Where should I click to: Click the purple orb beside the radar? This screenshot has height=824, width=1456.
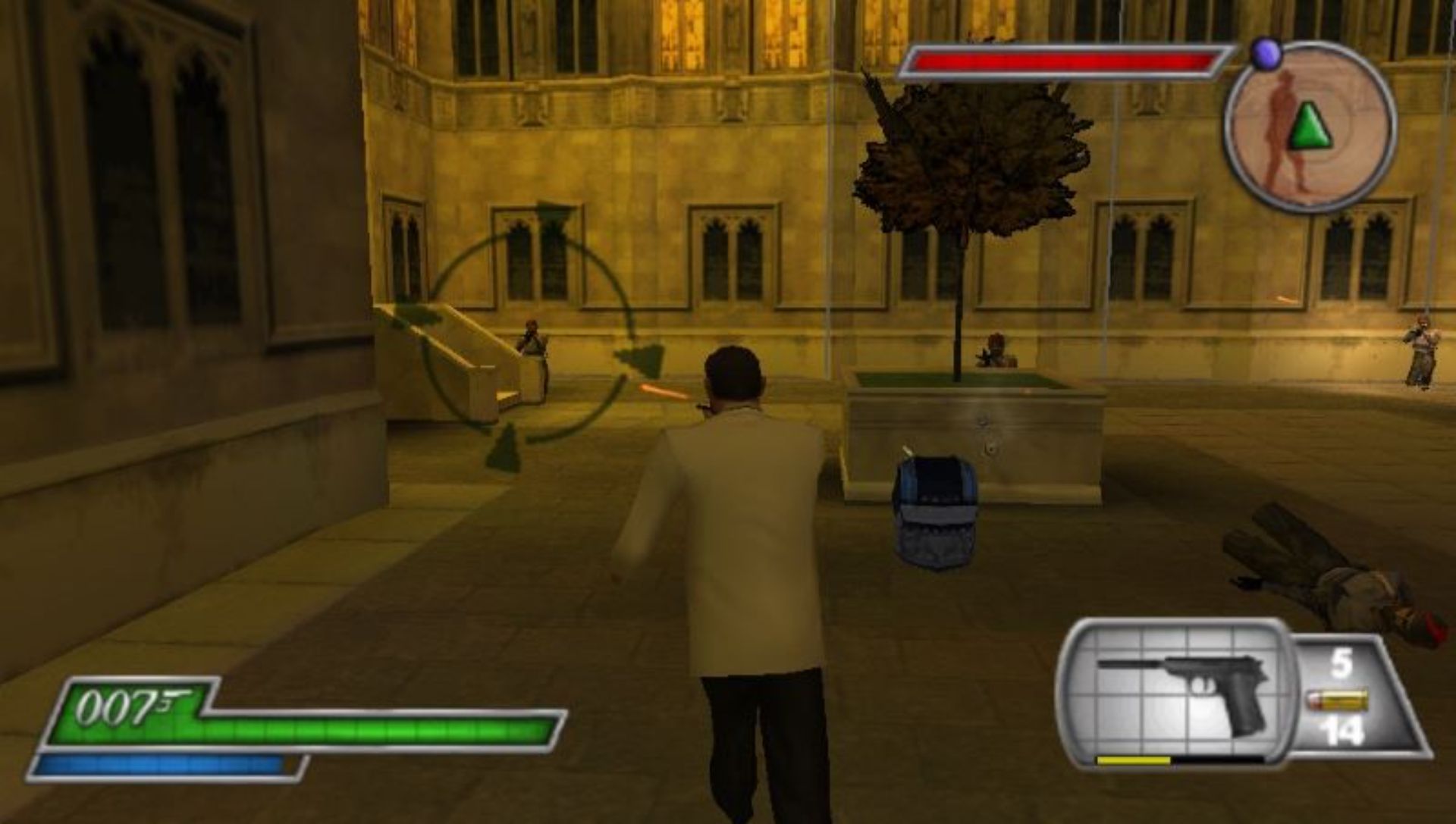coord(1266,54)
